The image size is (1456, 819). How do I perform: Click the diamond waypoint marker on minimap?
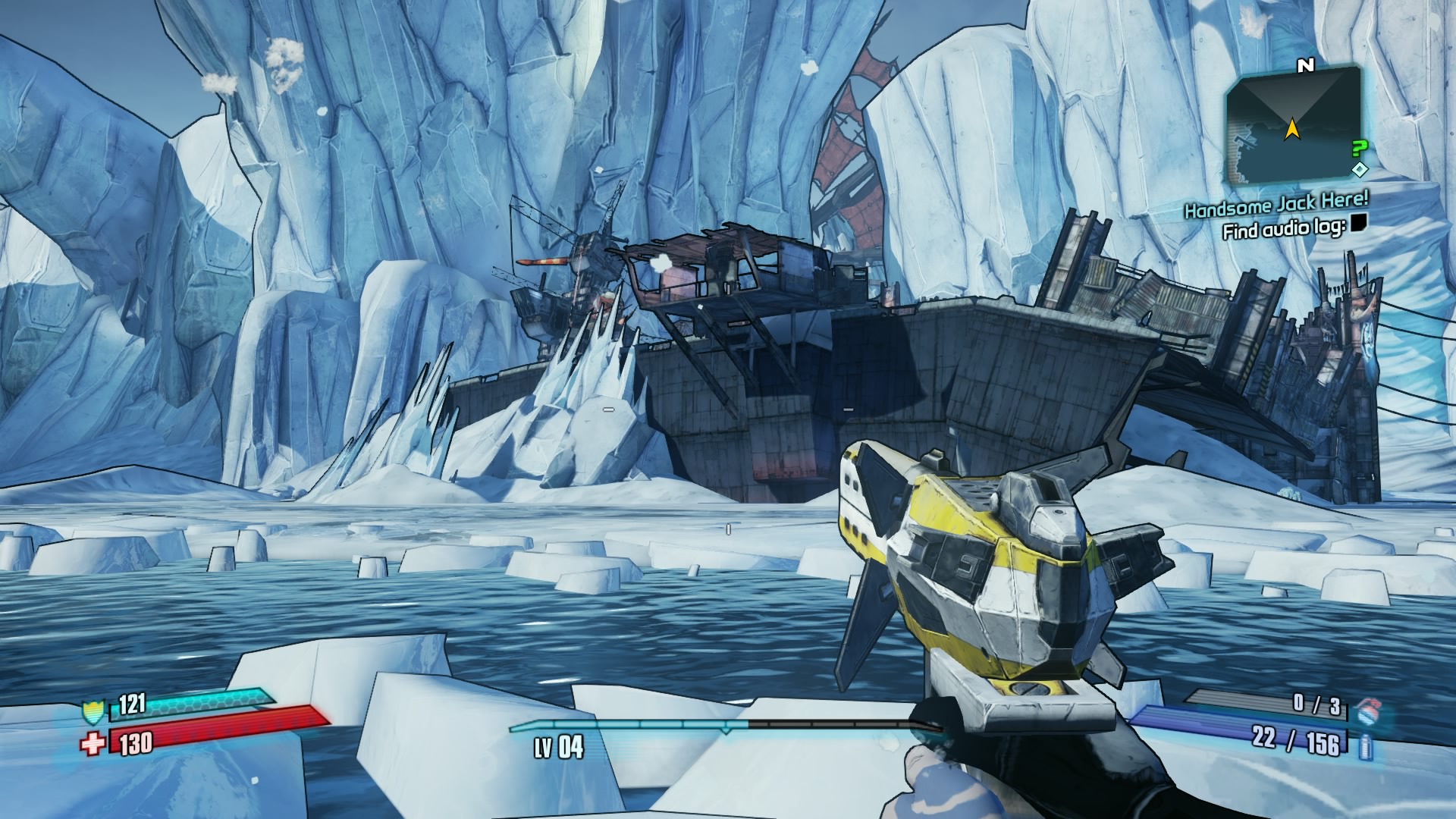[1360, 168]
